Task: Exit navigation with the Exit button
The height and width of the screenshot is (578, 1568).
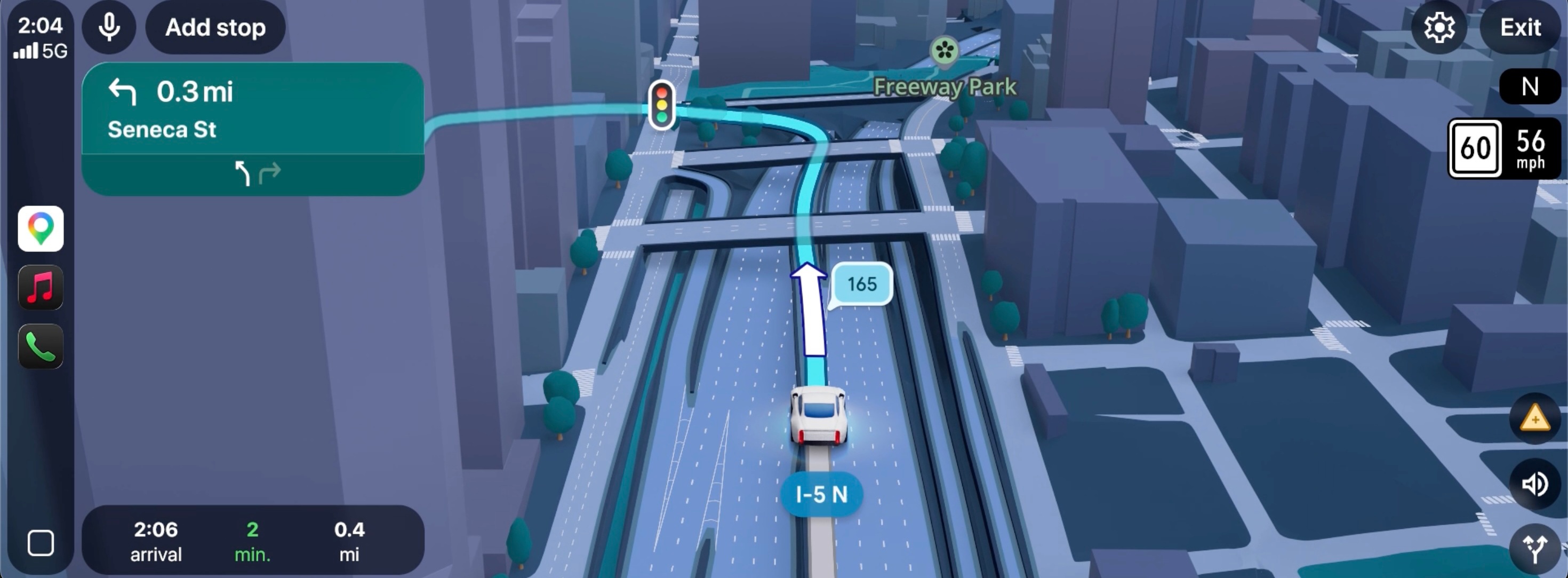Action: point(1520,27)
